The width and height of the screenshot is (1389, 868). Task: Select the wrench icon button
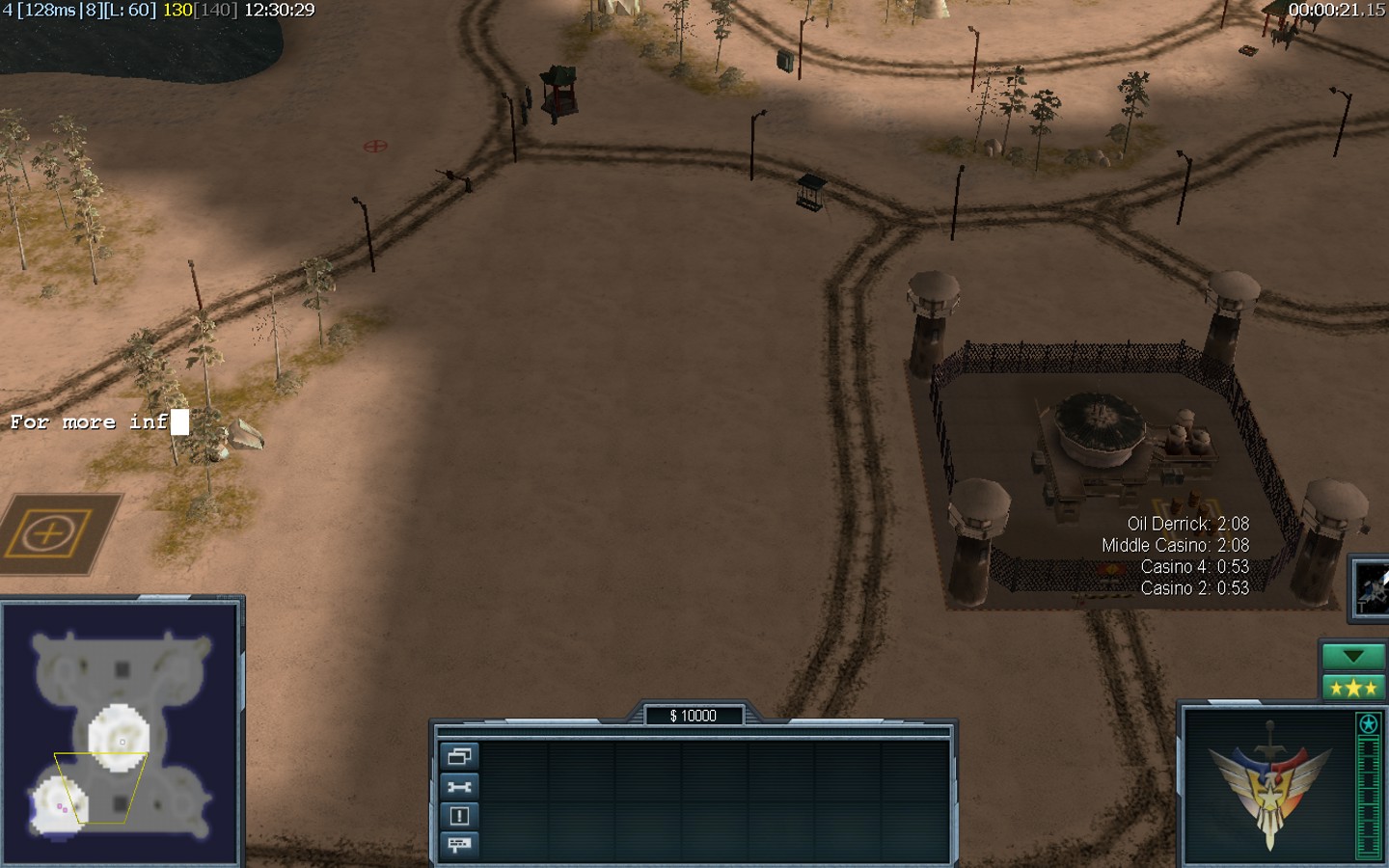[459, 786]
